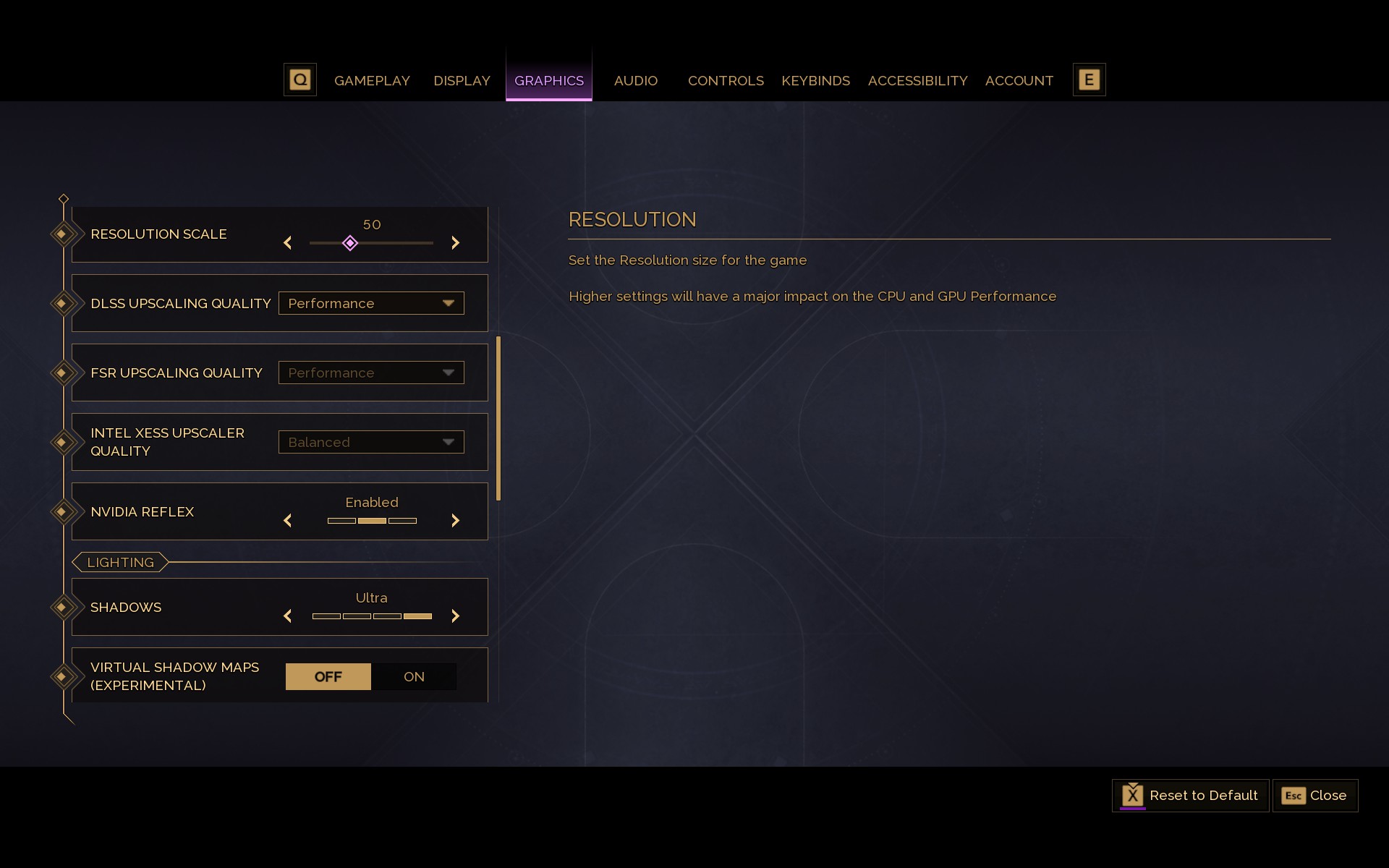Close the settings menu

[x=1314, y=796]
